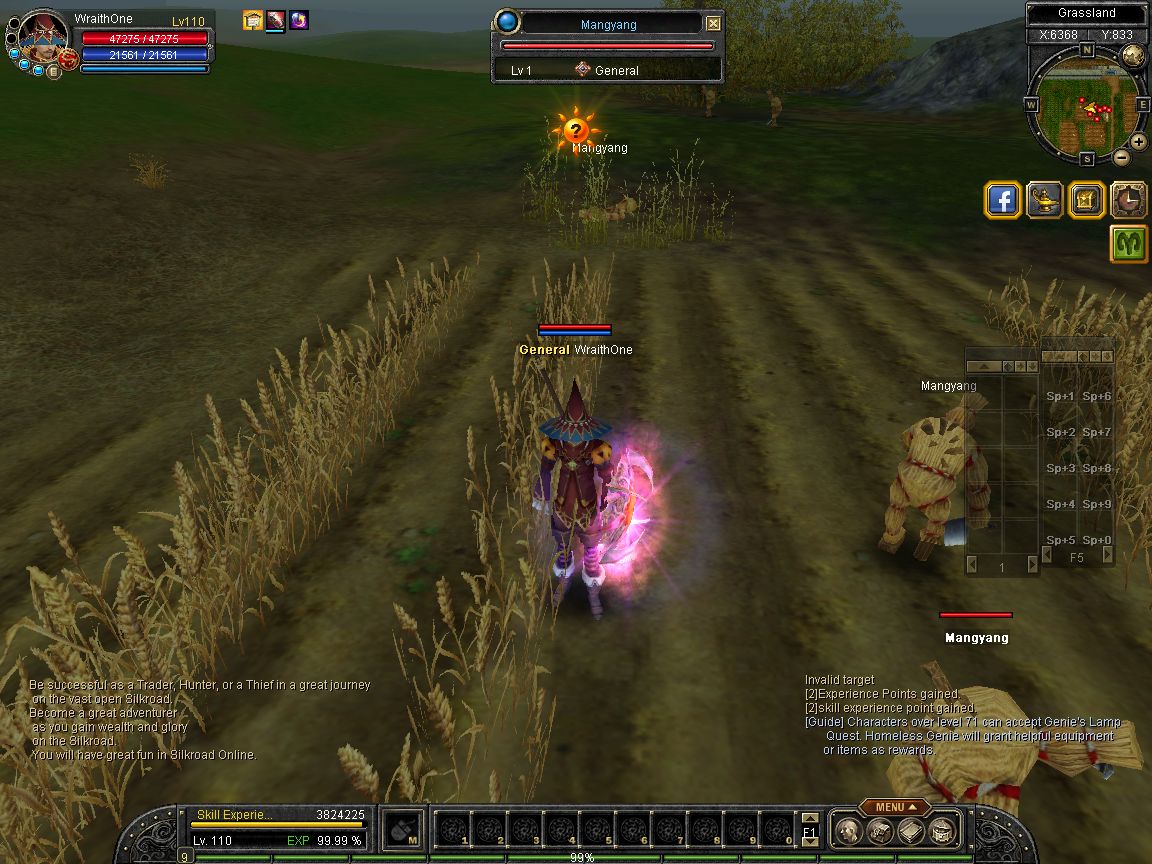Click the clock icon button
The image size is (1152, 864).
[x=1128, y=200]
